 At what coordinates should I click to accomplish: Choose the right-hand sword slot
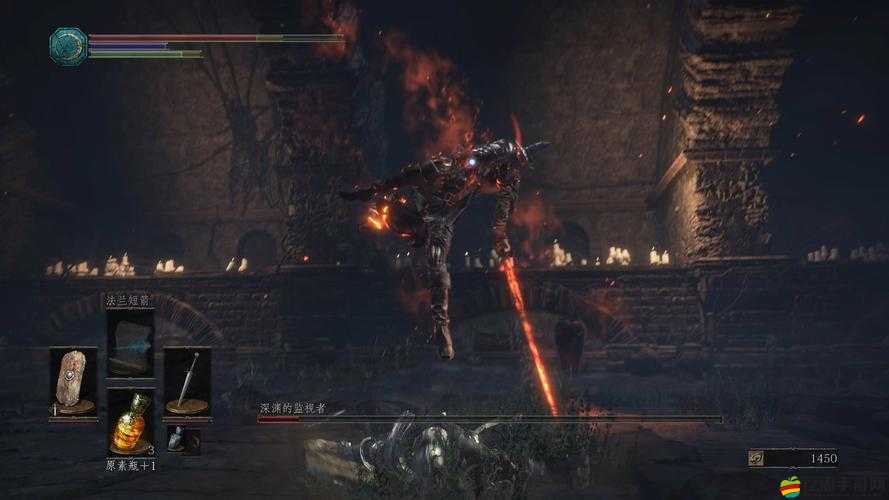(187, 382)
